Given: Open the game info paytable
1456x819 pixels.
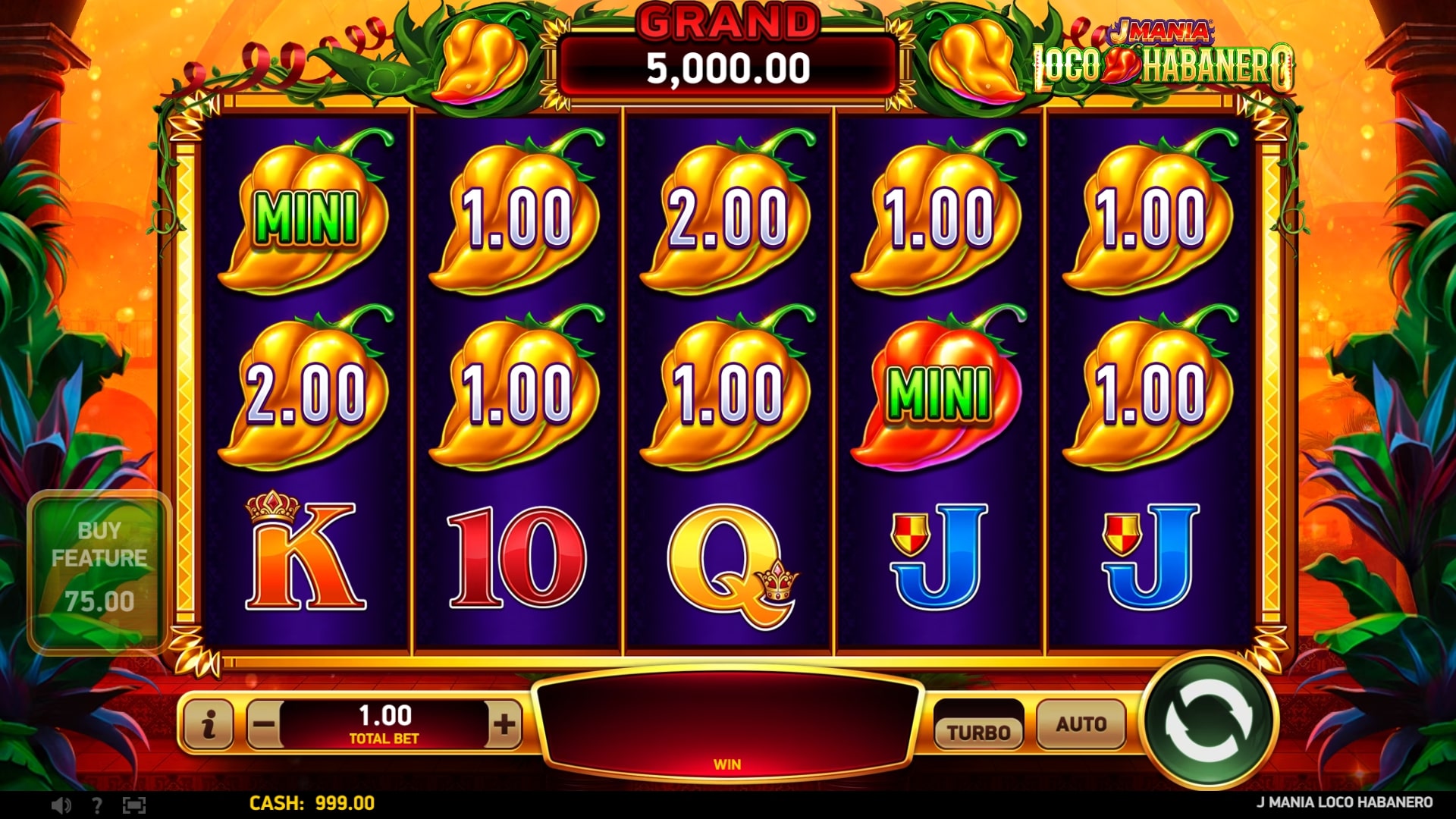Looking at the screenshot, I should (x=209, y=724).
